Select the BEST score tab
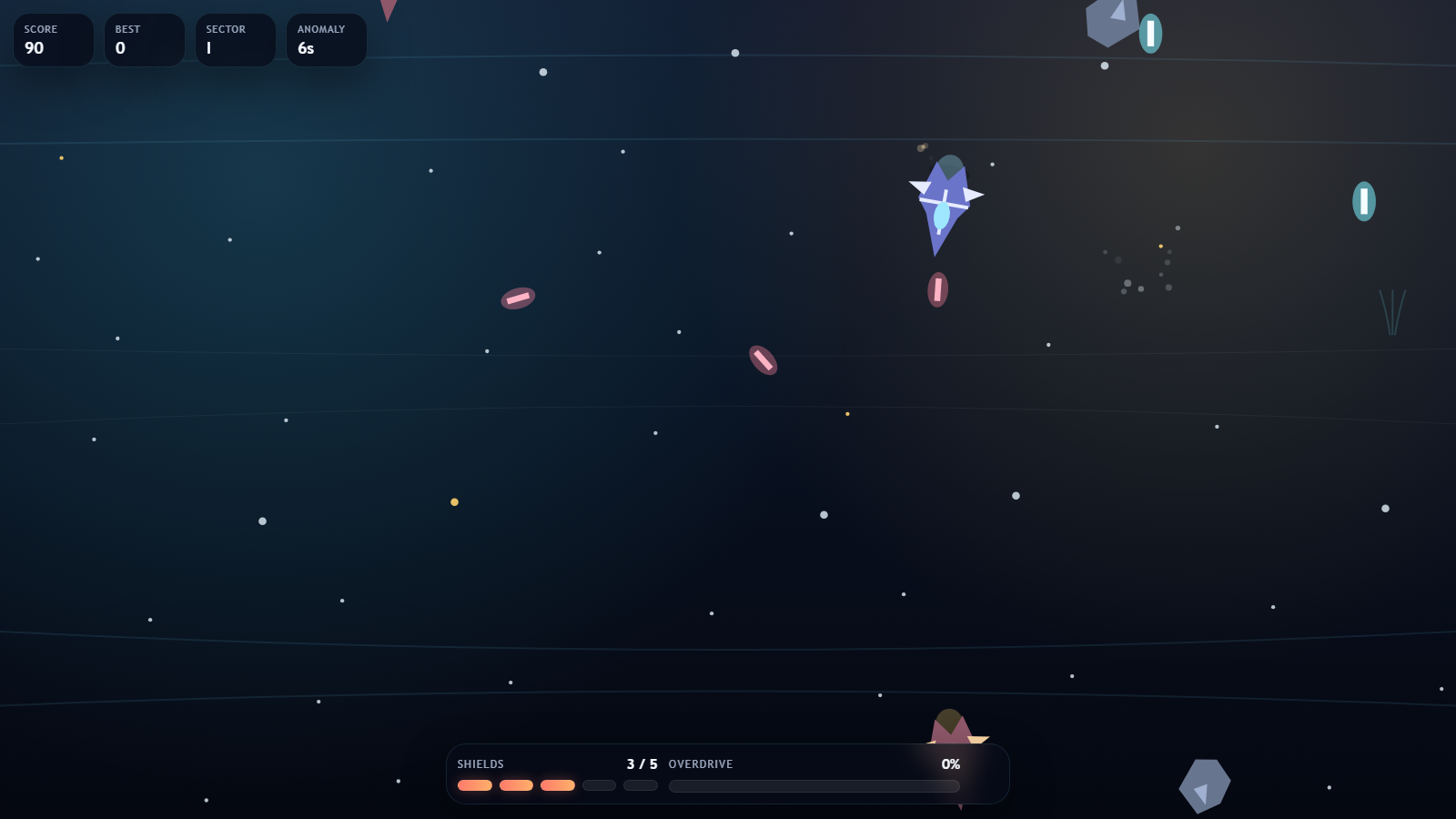Viewport: 1456px width, 819px height. [x=144, y=39]
